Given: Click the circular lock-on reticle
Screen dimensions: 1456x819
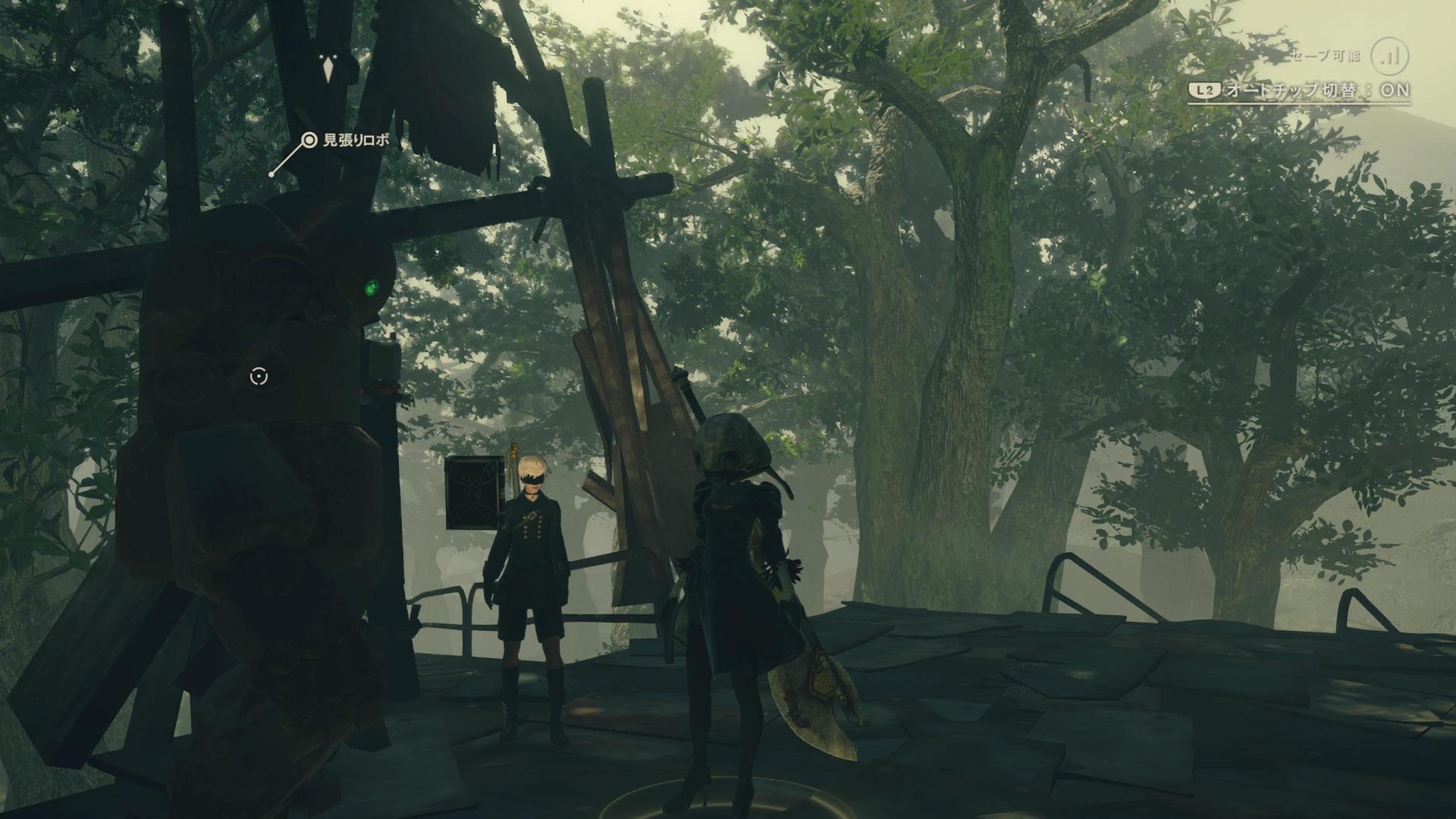Looking at the screenshot, I should tap(259, 376).
